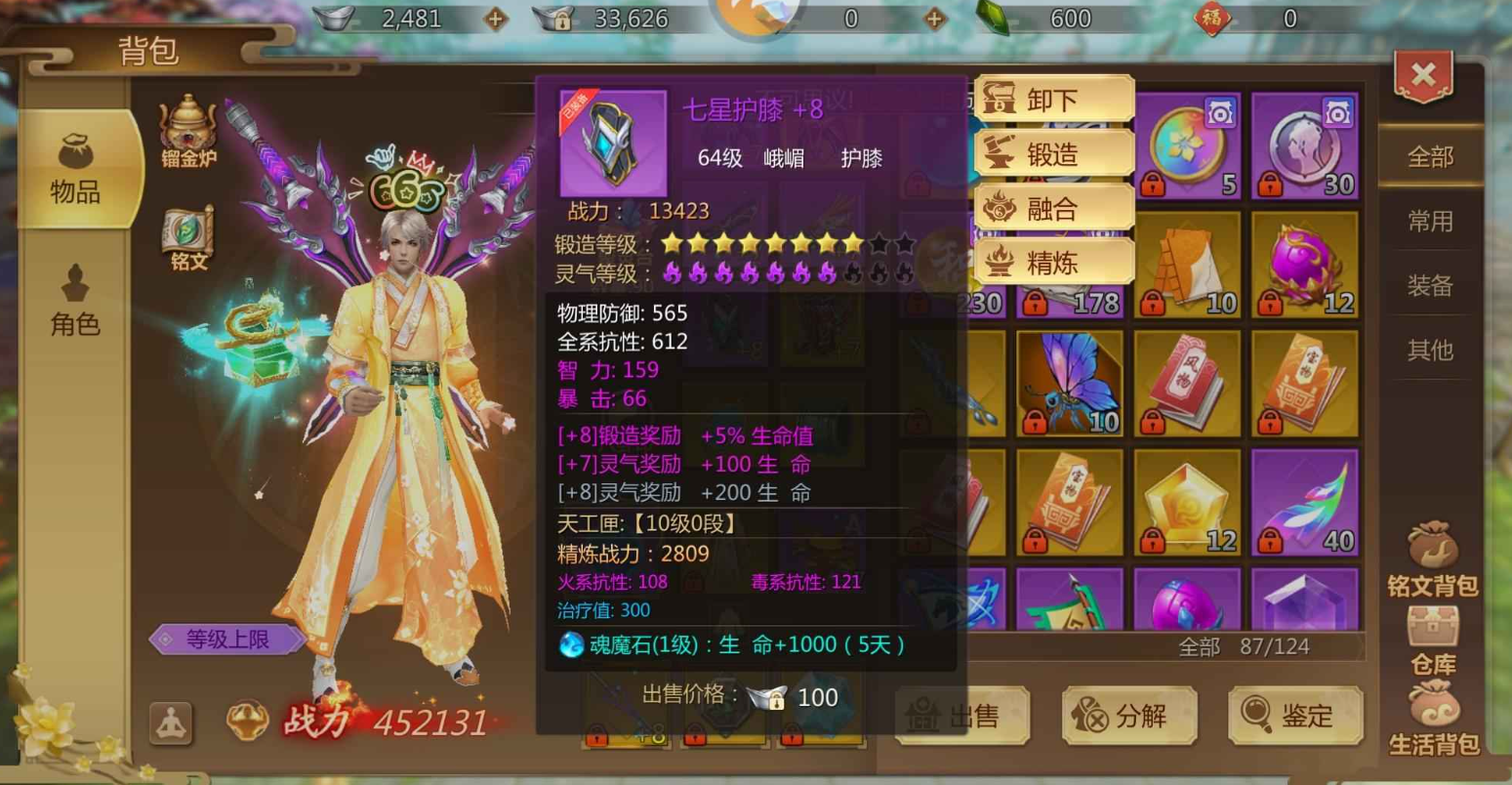Unequip the item using 卸下
The width and height of the screenshot is (1512, 785).
[1054, 98]
